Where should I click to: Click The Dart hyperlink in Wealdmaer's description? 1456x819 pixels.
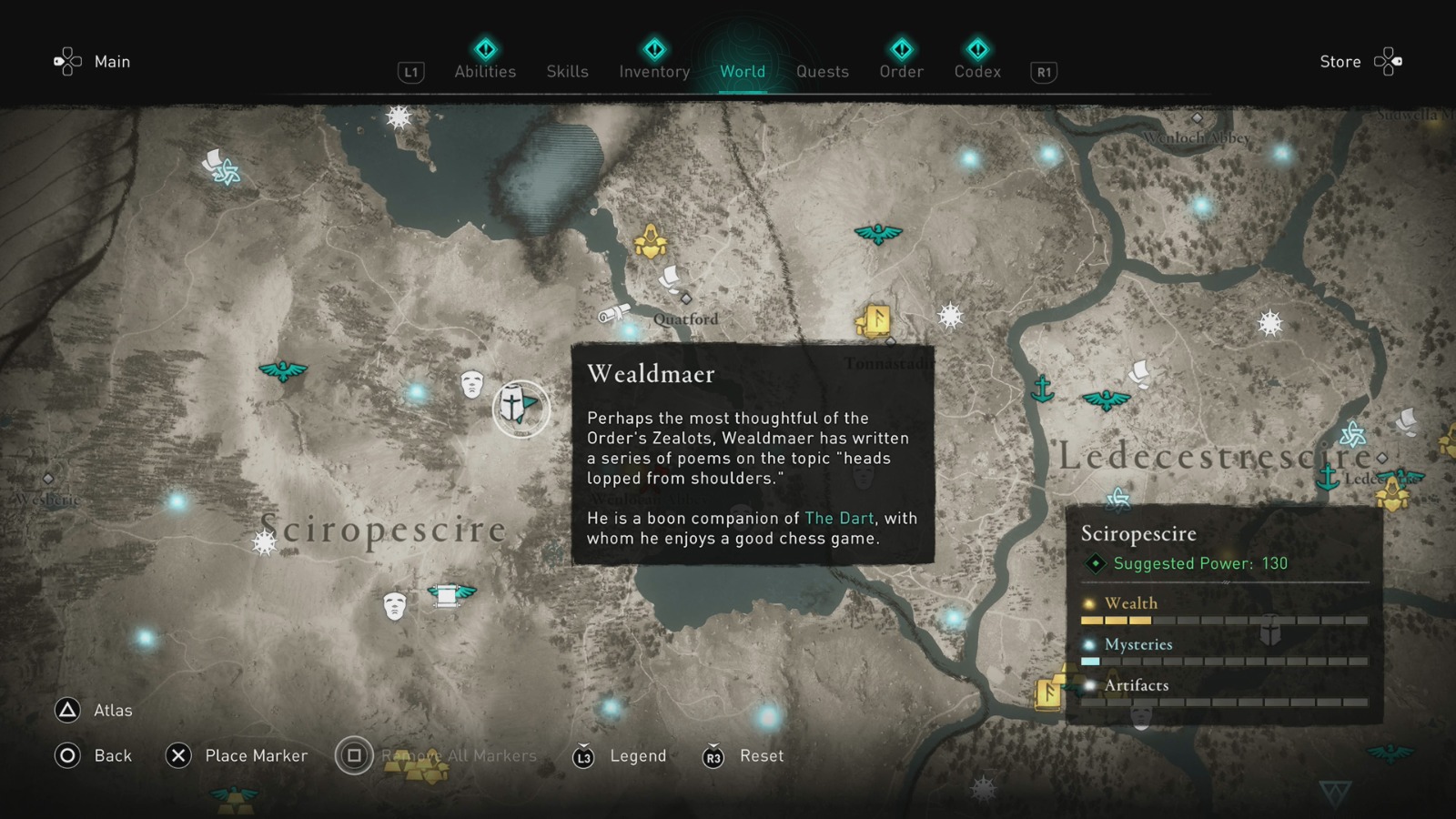click(x=837, y=518)
